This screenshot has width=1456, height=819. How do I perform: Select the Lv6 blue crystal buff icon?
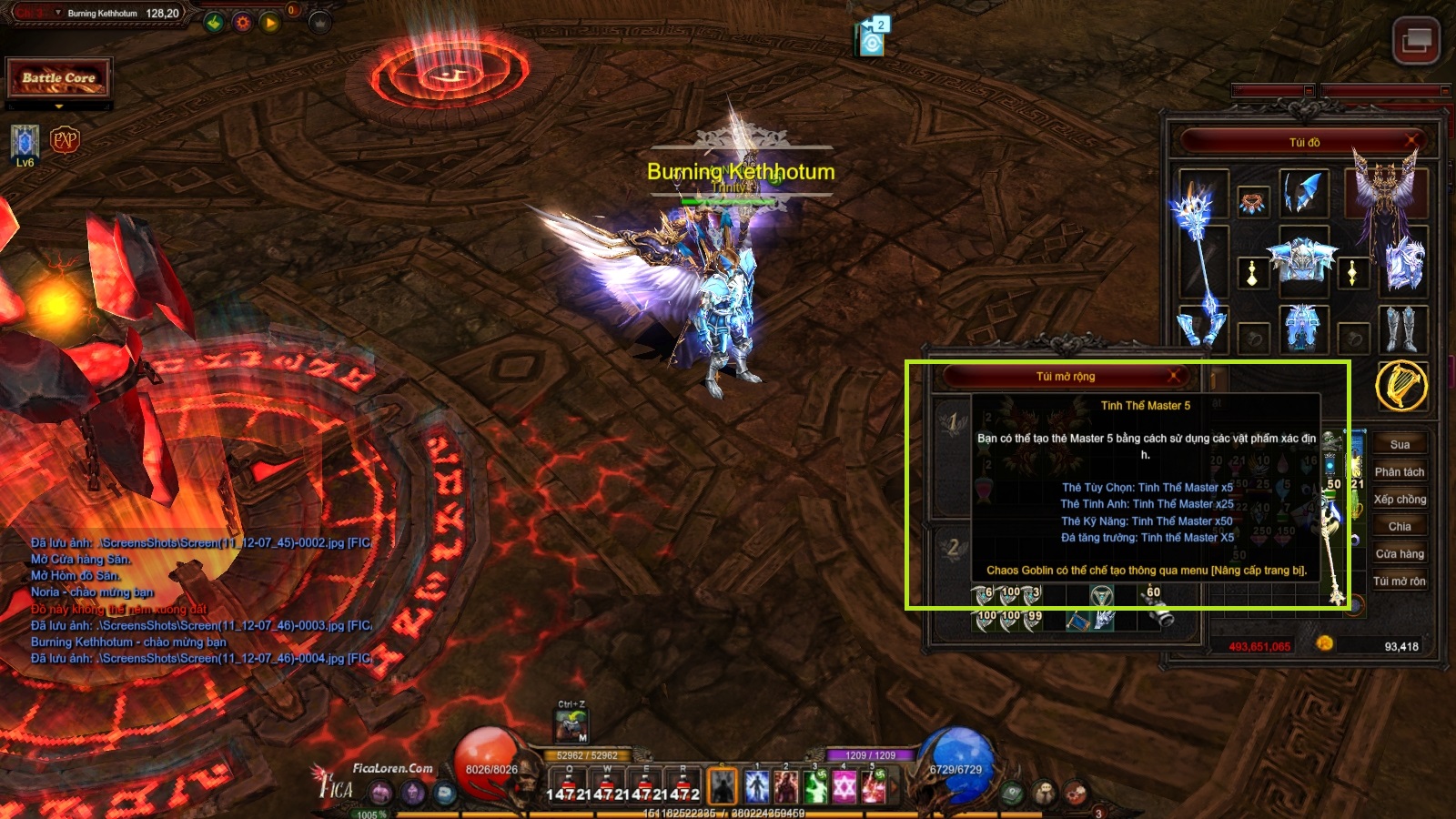(x=25, y=142)
